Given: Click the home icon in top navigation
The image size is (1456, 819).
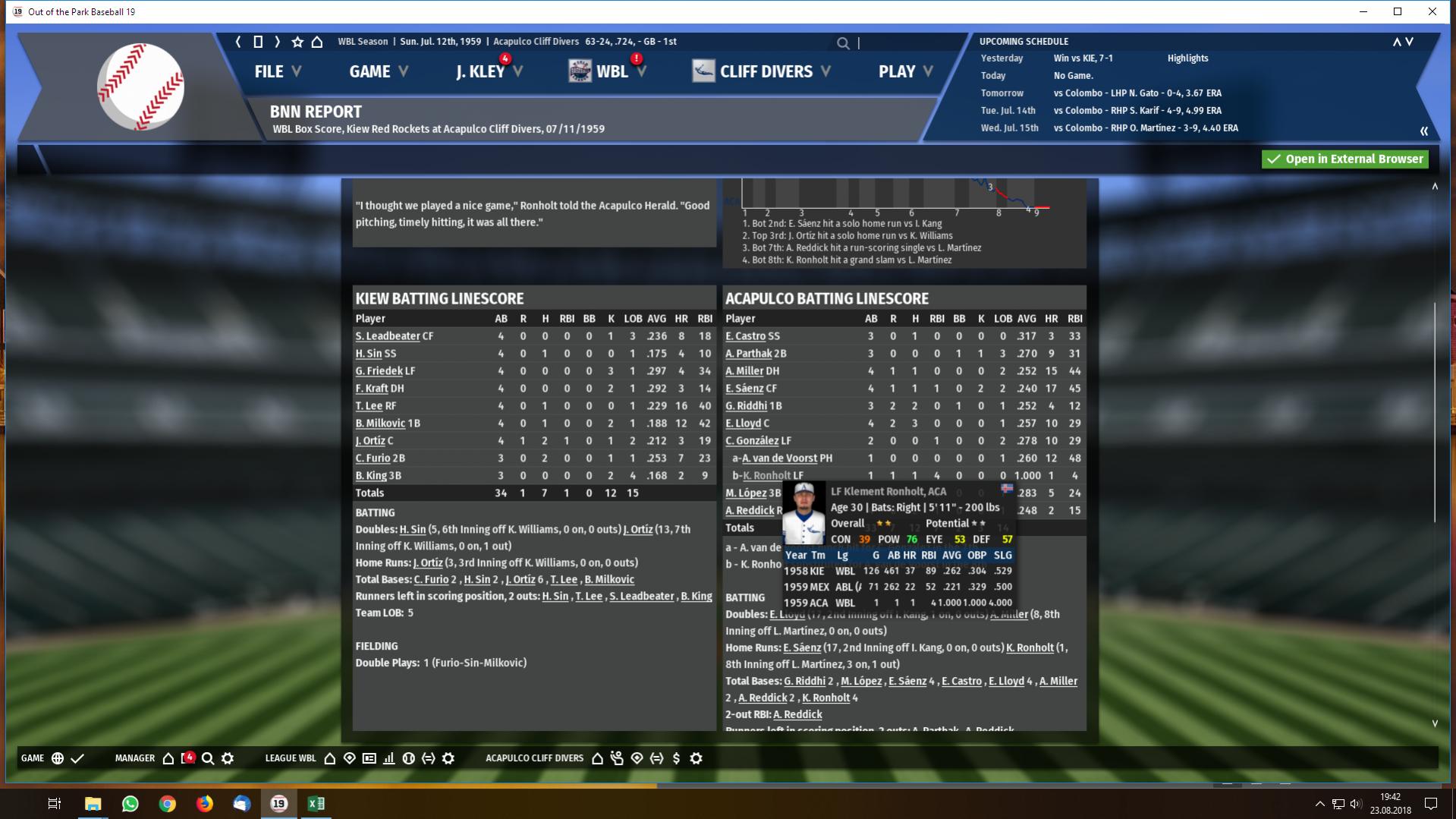Looking at the screenshot, I should coord(317,42).
